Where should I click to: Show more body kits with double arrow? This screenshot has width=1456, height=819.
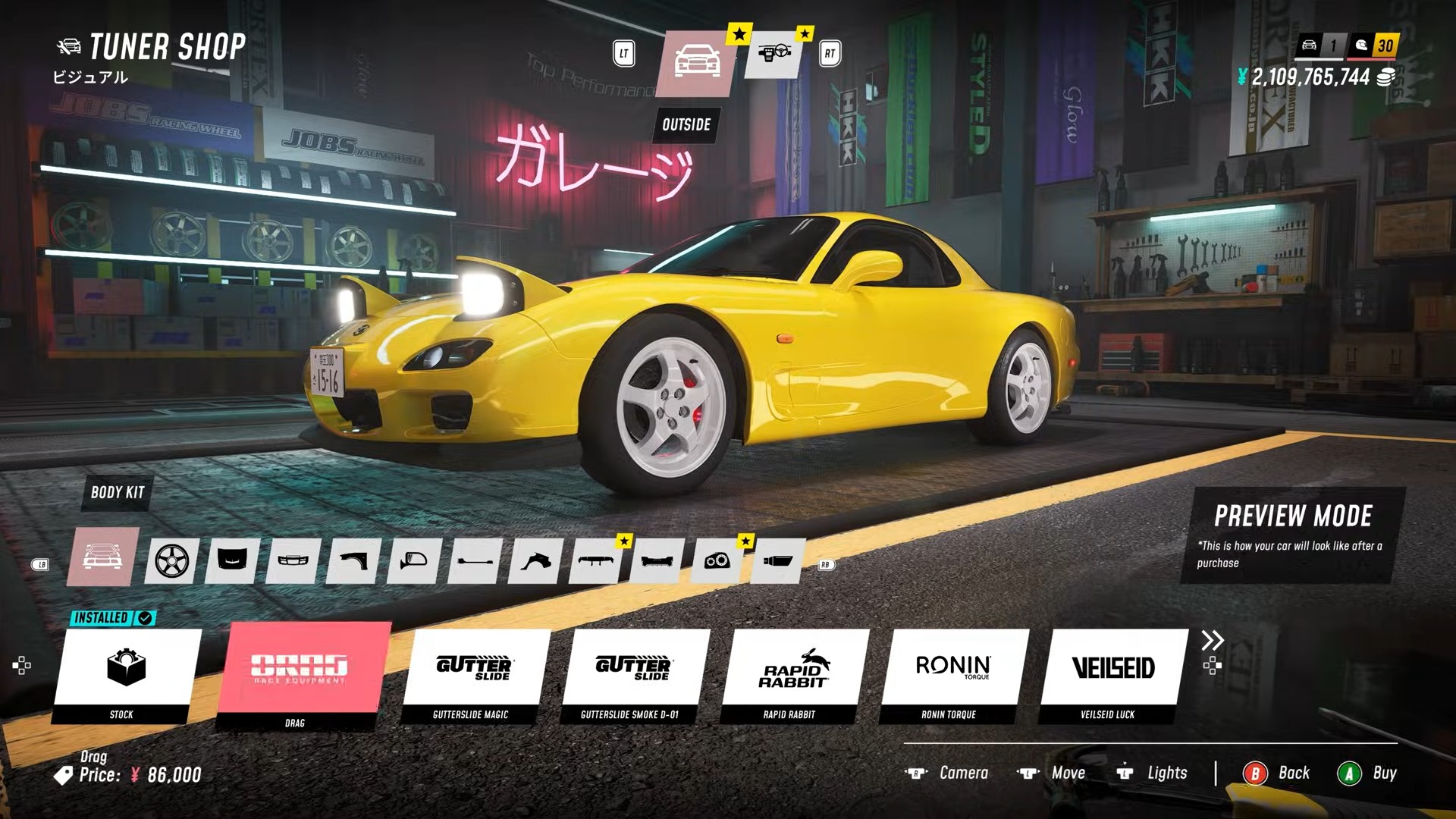(1212, 641)
